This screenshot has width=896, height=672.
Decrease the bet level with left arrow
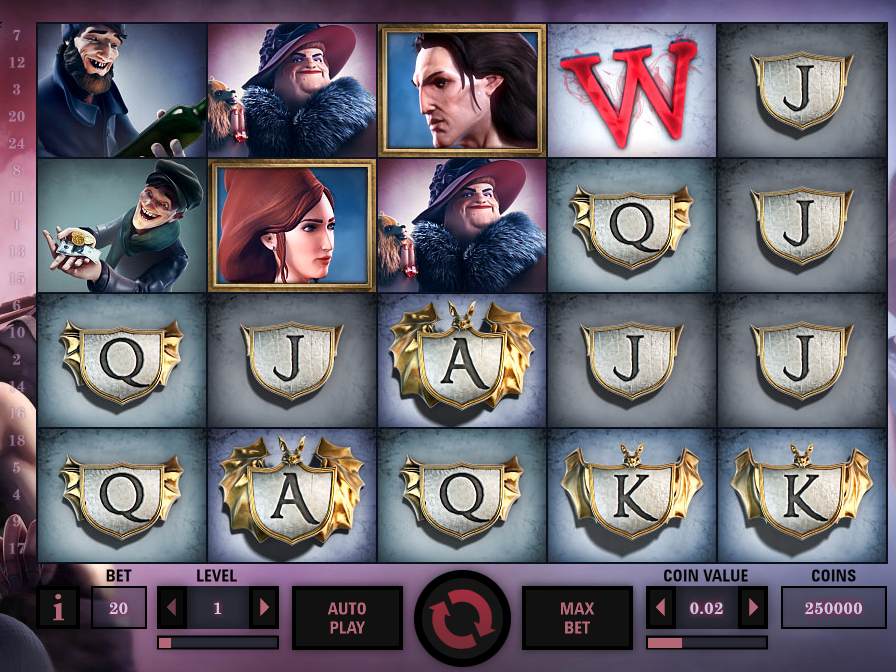[x=171, y=608]
